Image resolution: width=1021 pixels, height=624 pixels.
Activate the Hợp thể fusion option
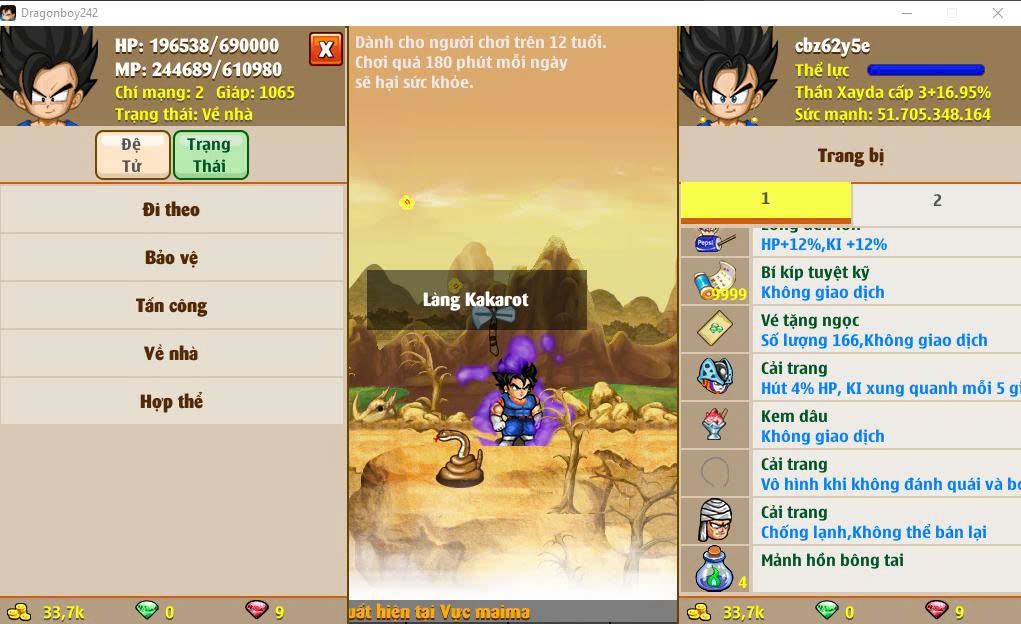(171, 402)
